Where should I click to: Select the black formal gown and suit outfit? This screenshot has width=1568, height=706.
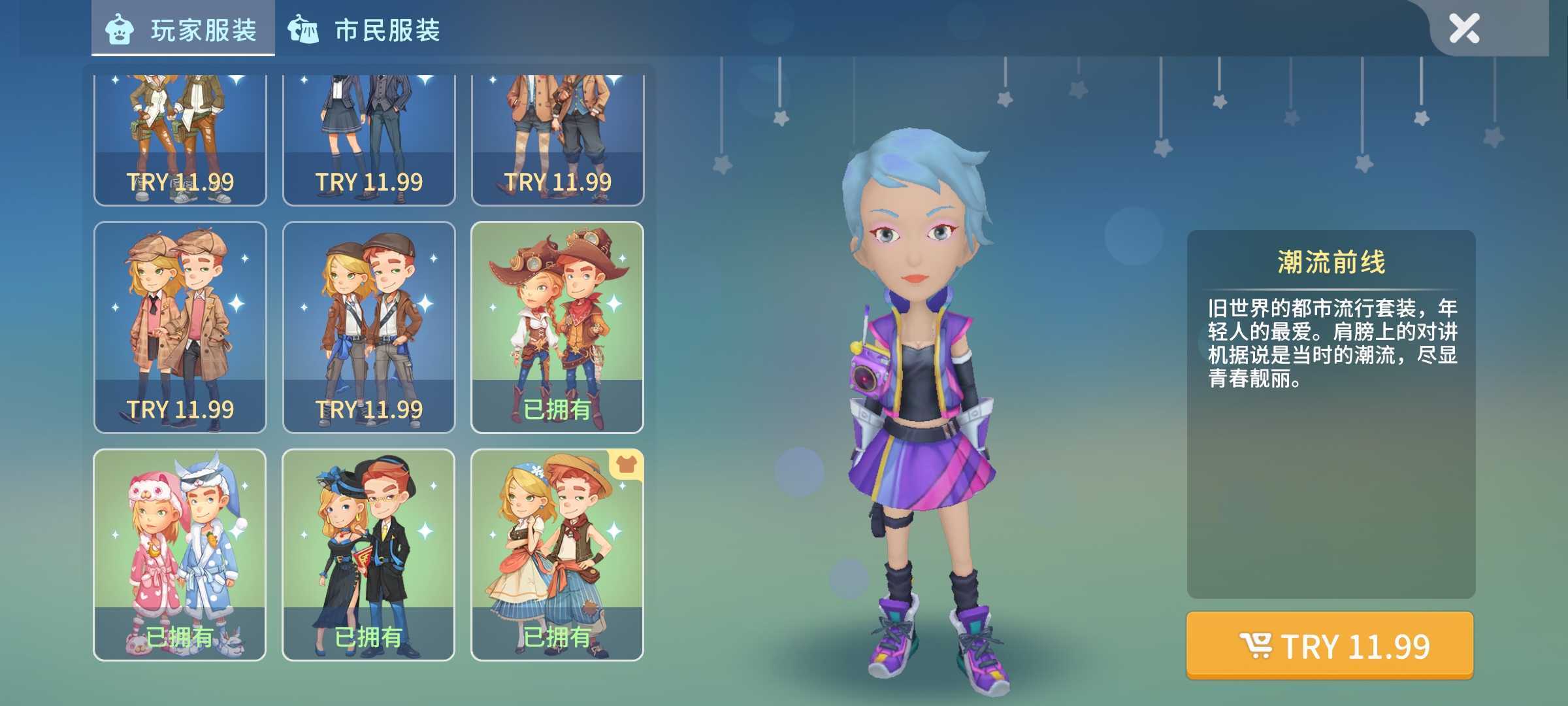point(368,554)
